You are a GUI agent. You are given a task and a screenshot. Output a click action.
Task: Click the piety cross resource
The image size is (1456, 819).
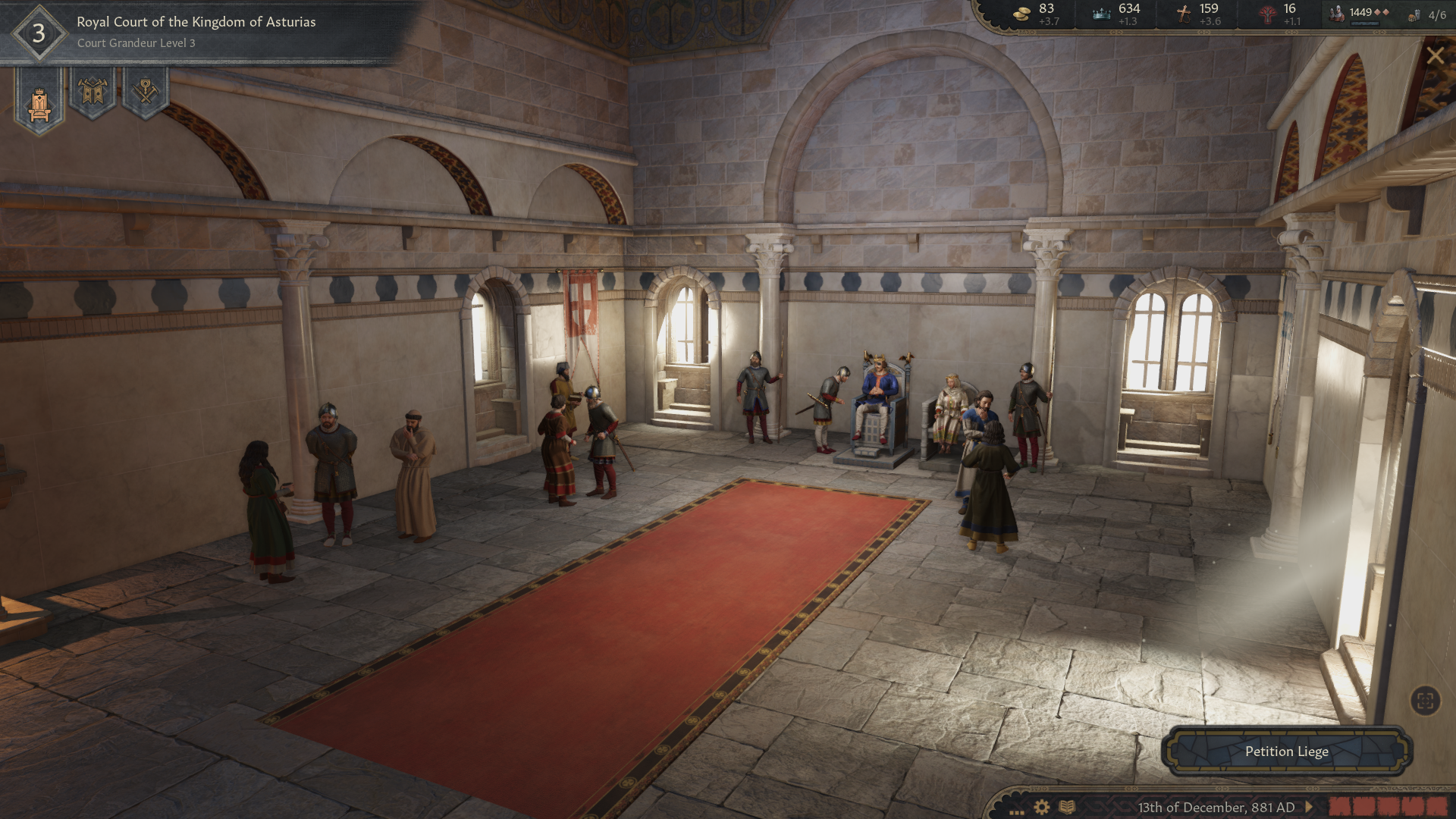[x=1197, y=14]
